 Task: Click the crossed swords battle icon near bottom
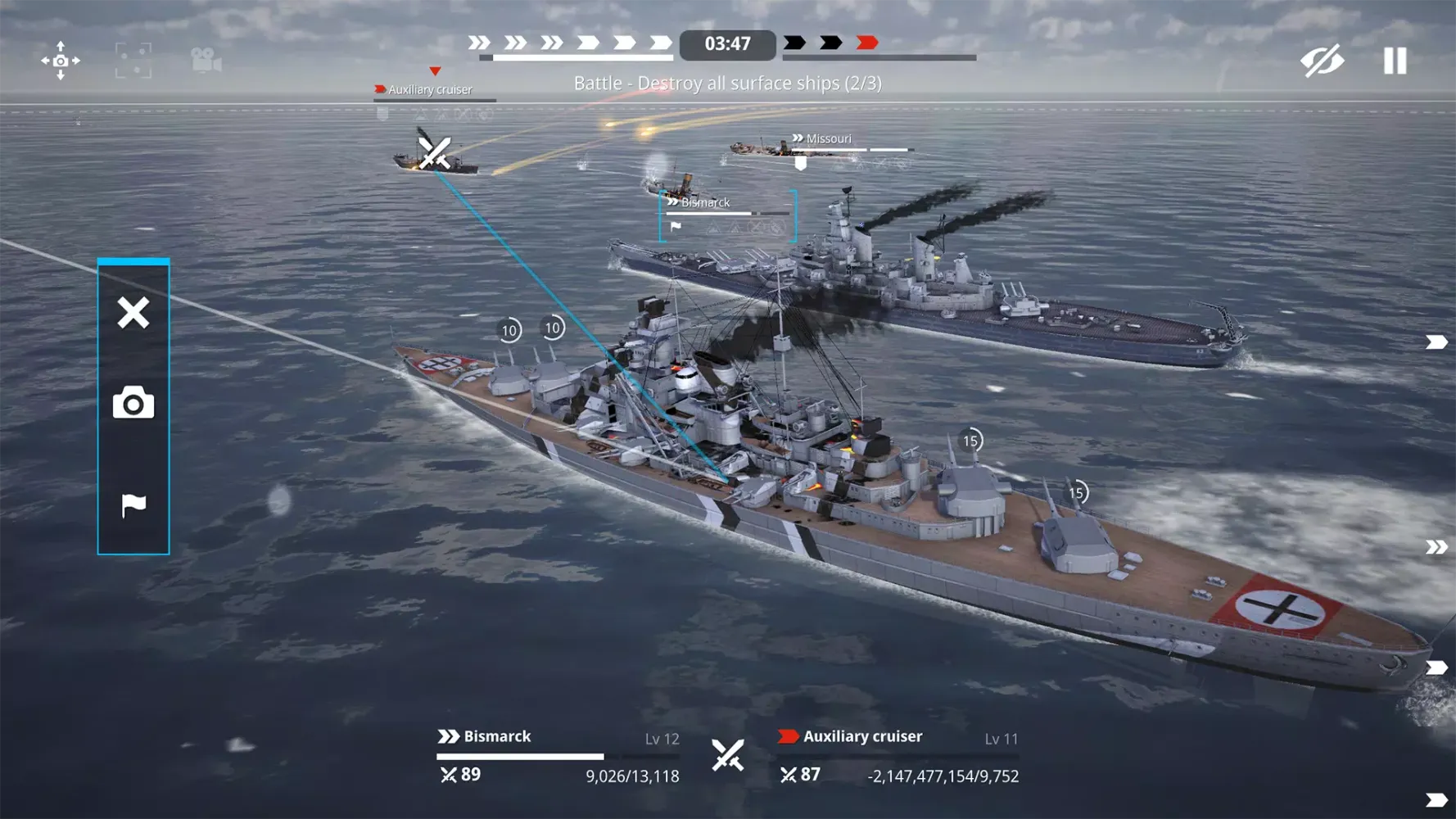(x=728, y=754)
